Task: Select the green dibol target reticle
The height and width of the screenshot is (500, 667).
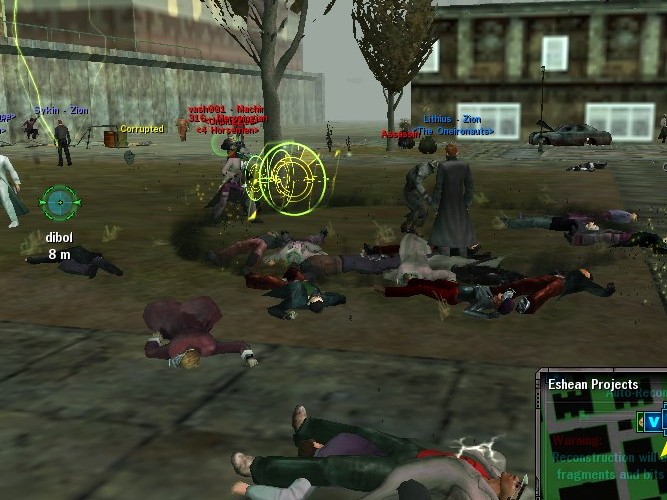Action: click(x=58, y=202)
